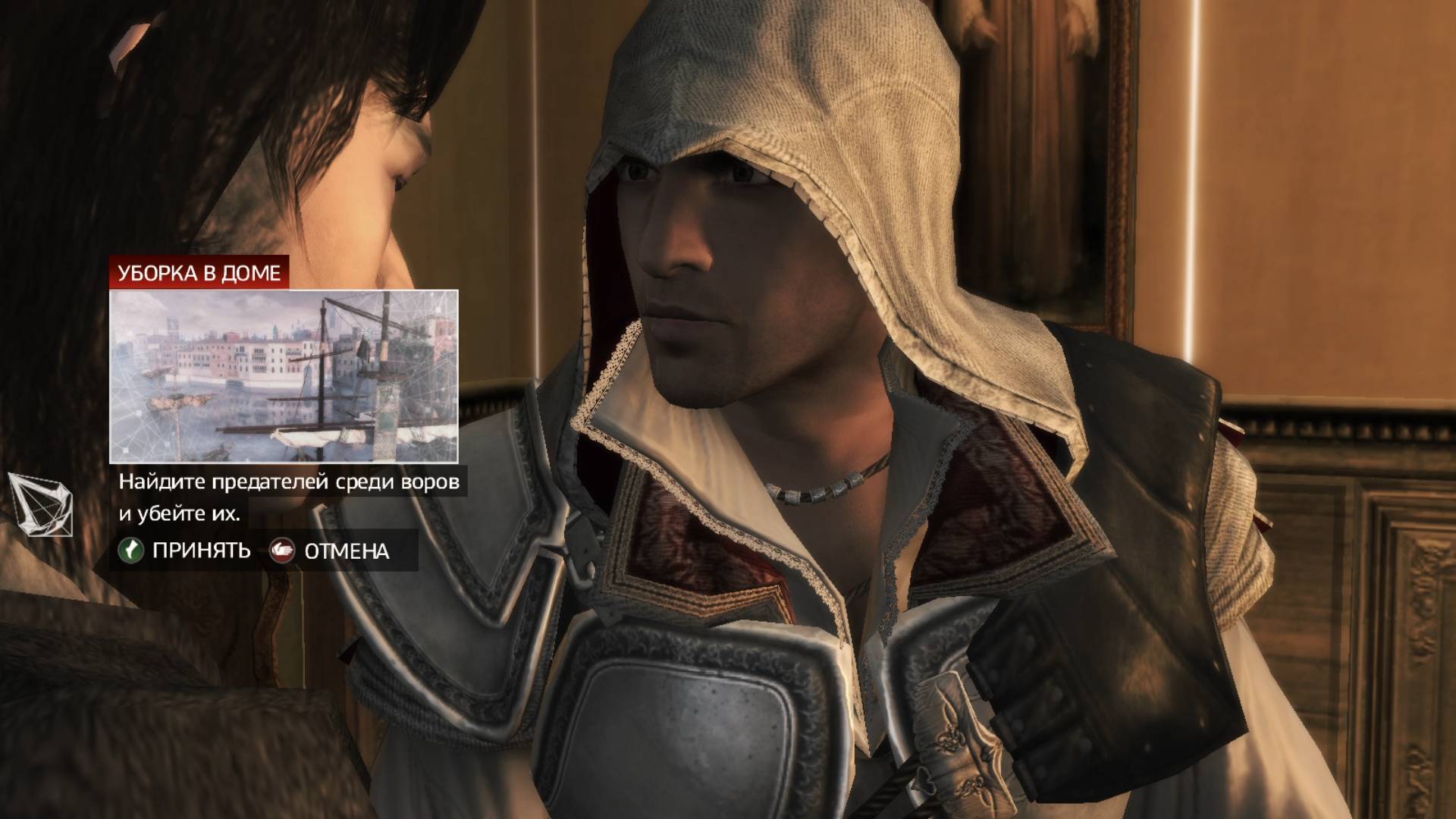Click the hand-shaped button icon for declining
1456x819 pixels.
pyautogui.click(x=281, y=552)
